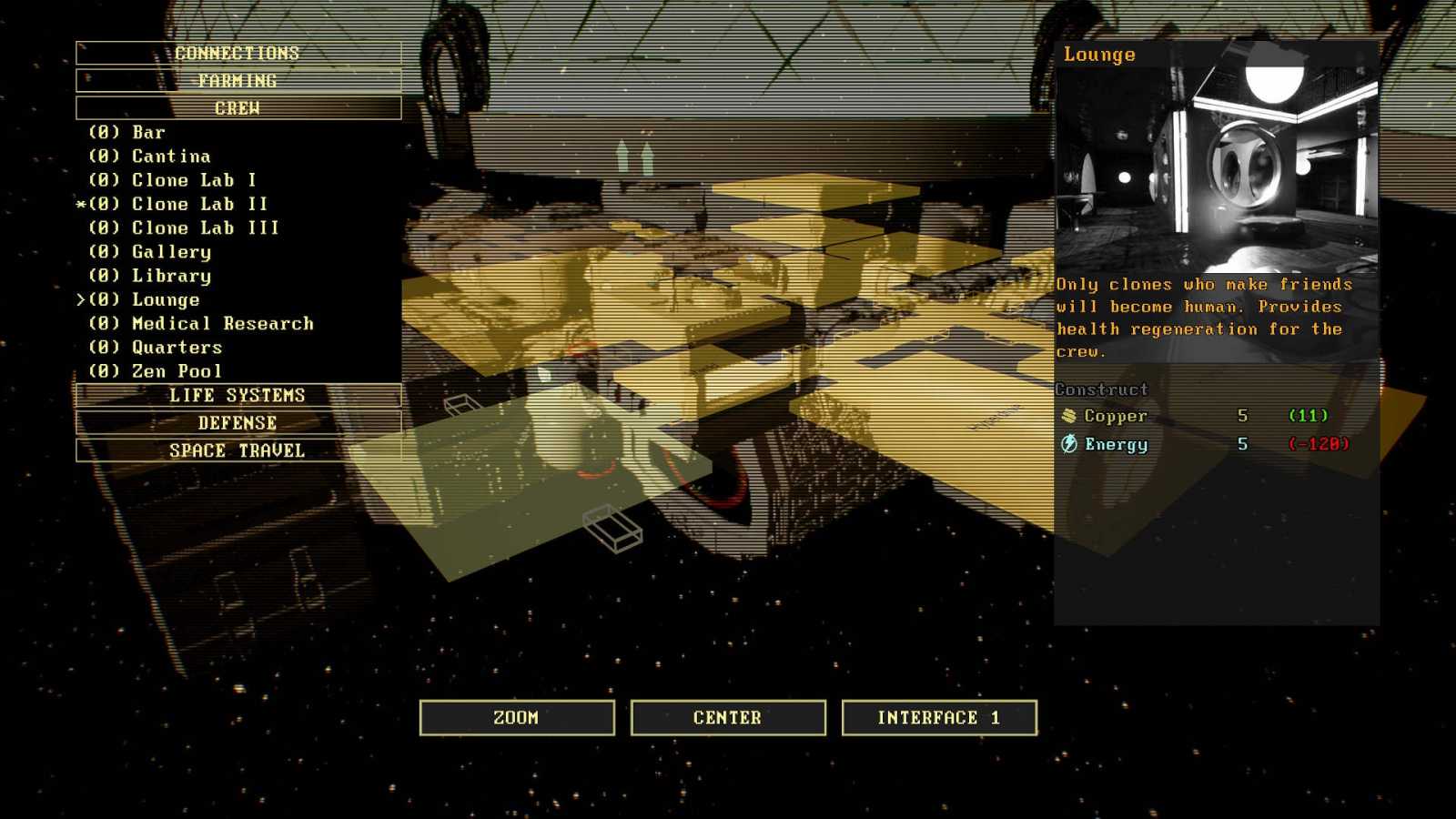Click the asterisk marker beside Clone Lab II
This screenshot has width=1456, height=819.
(83, 204)
